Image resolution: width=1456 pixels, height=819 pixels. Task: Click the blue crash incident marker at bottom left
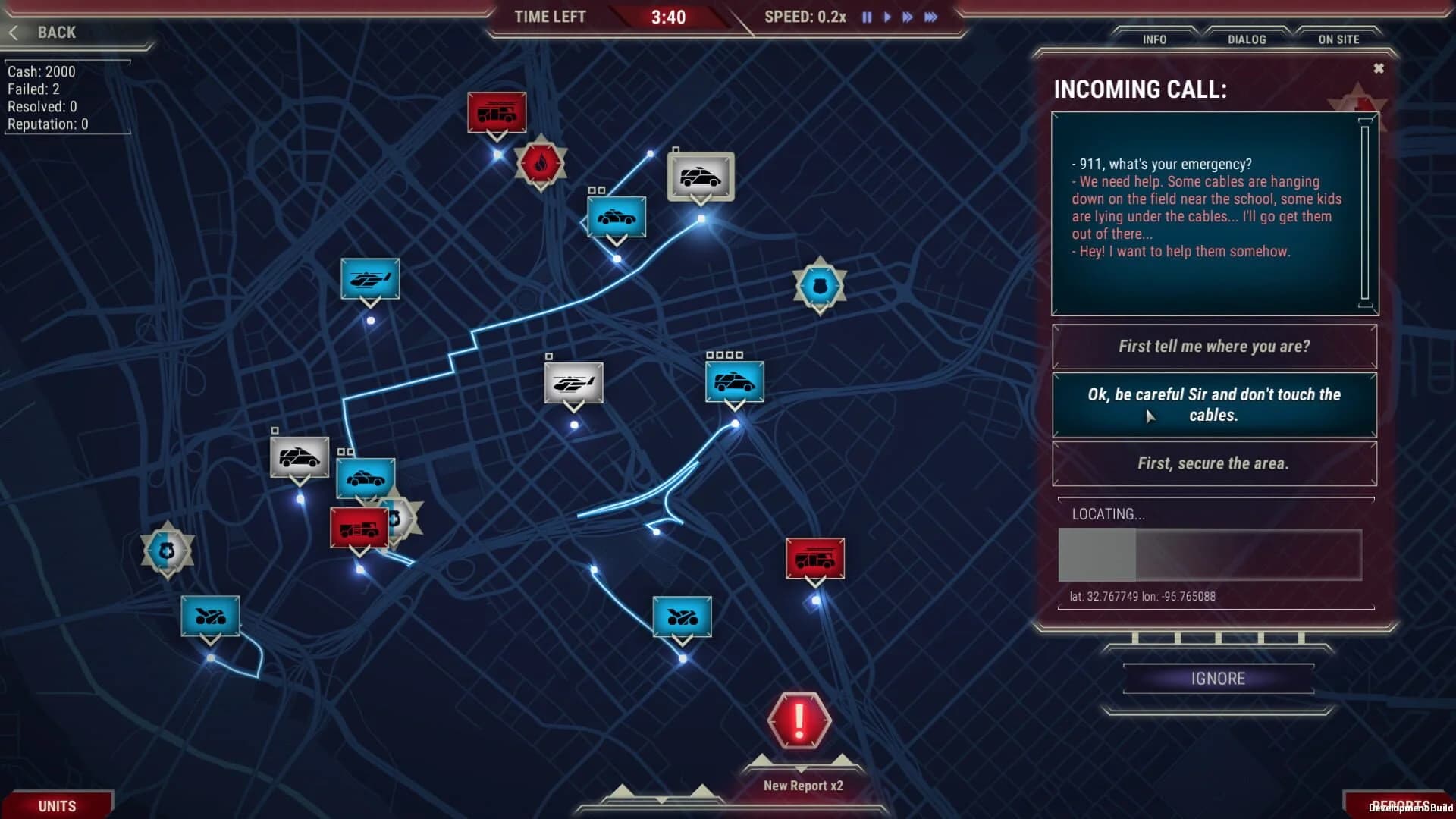210,616
